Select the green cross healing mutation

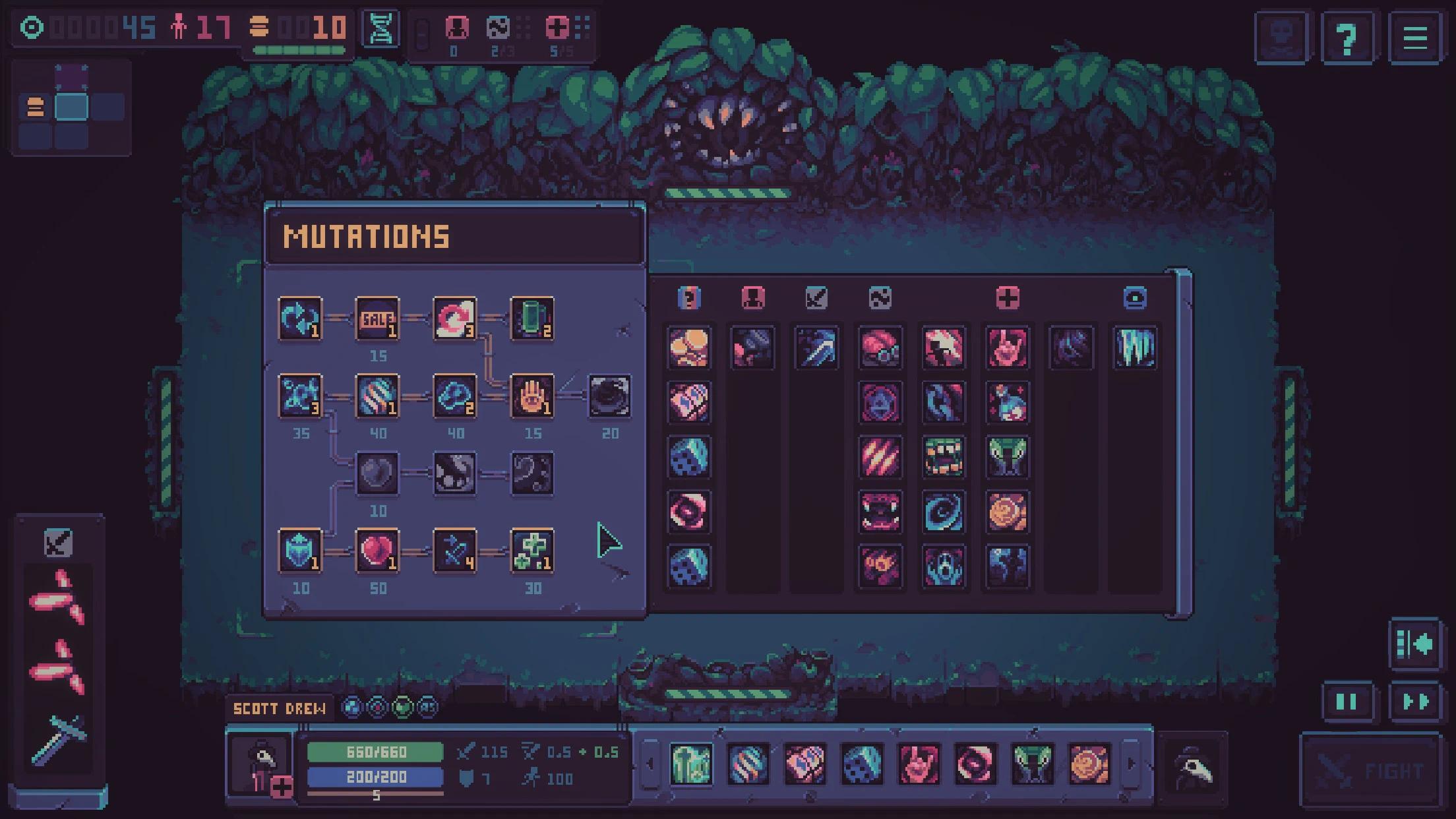532,551
